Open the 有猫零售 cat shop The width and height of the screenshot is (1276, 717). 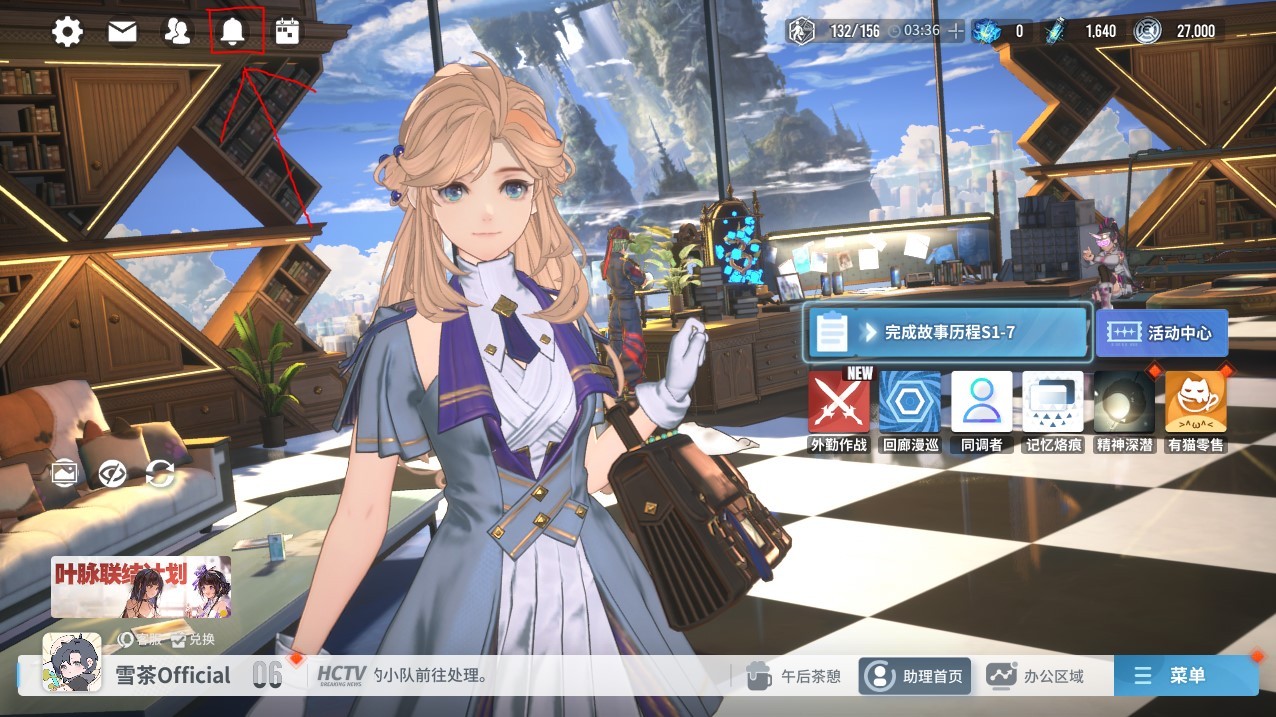point(1196,410)
